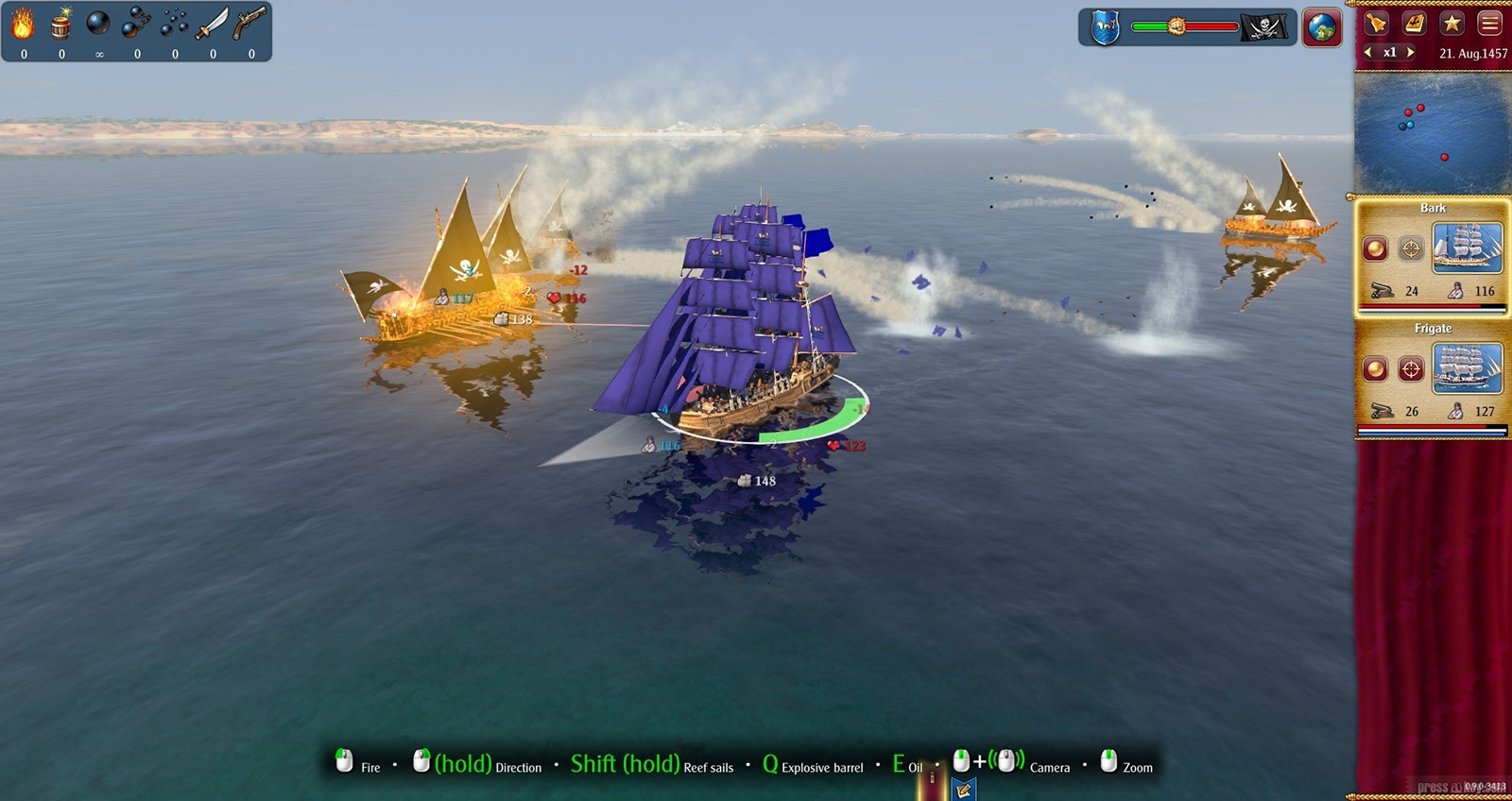This screenshot has height=801, width=1512.
Task: Select the Frigate ship portrait
Action: [x=1467, y=367]
